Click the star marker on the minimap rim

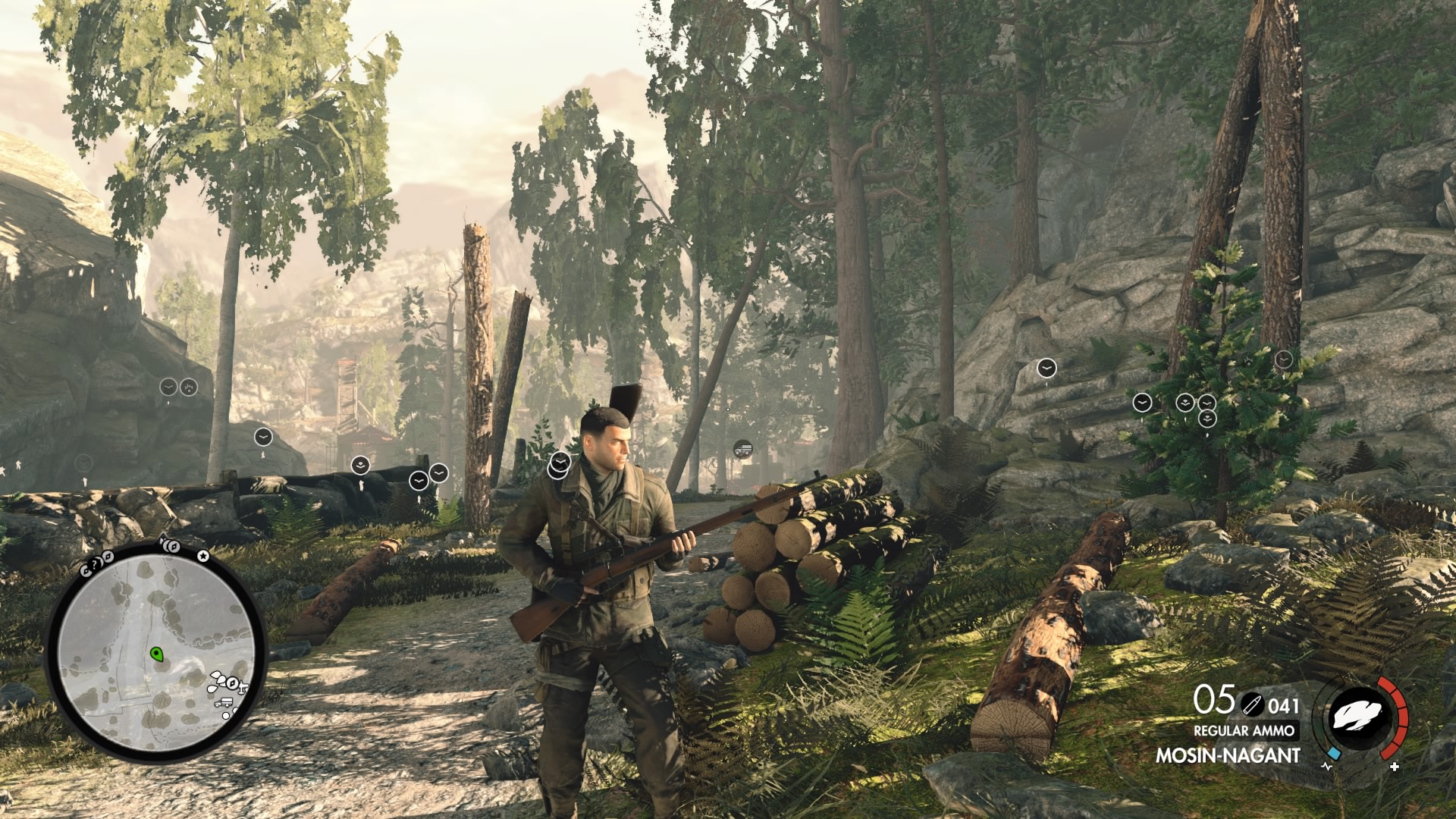tap(203, 556)
